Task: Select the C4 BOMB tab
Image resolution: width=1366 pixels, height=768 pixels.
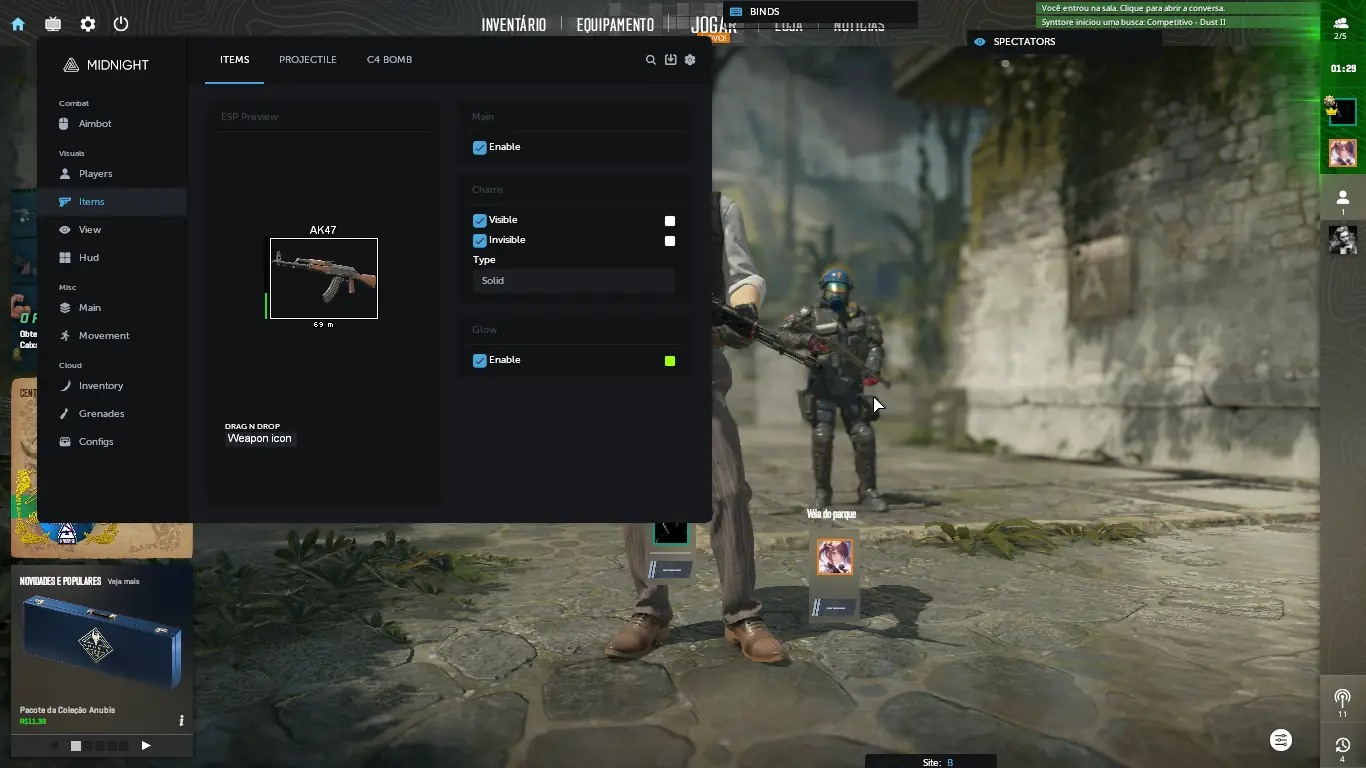Action: (x=389, y=60)
